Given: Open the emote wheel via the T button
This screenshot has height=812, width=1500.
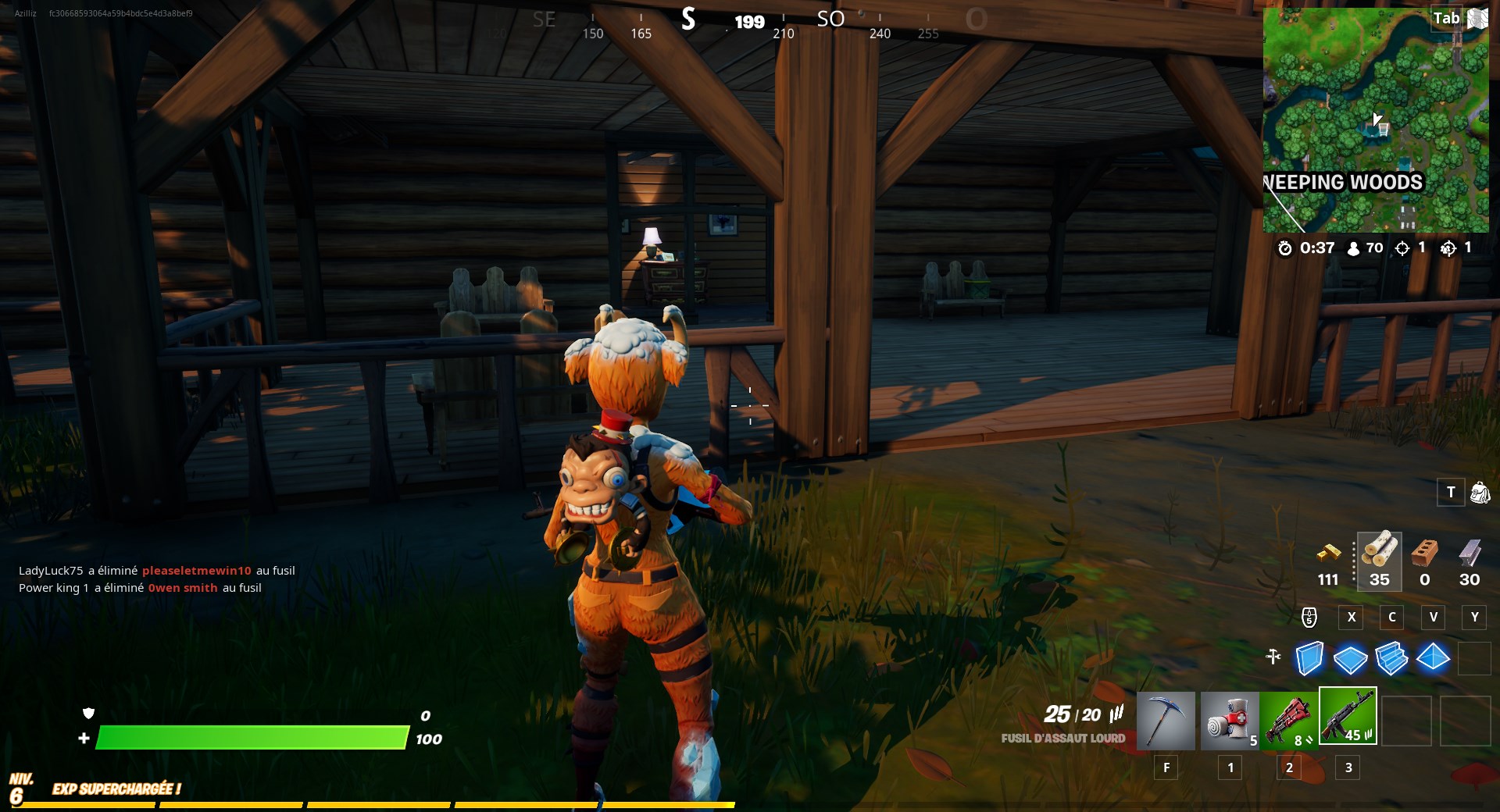Looking at the screenshot, I should [x=1451, y=493].
